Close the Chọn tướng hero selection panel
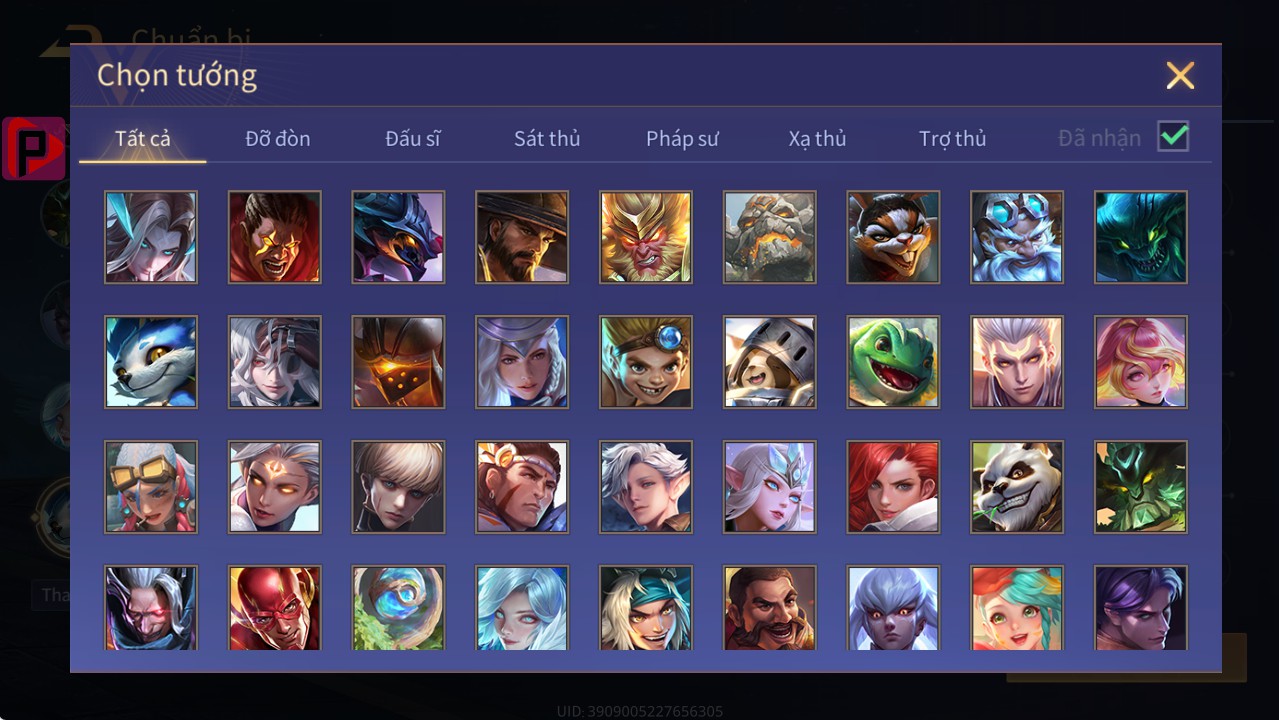Screen dimensions: 1279x720 1180,76
